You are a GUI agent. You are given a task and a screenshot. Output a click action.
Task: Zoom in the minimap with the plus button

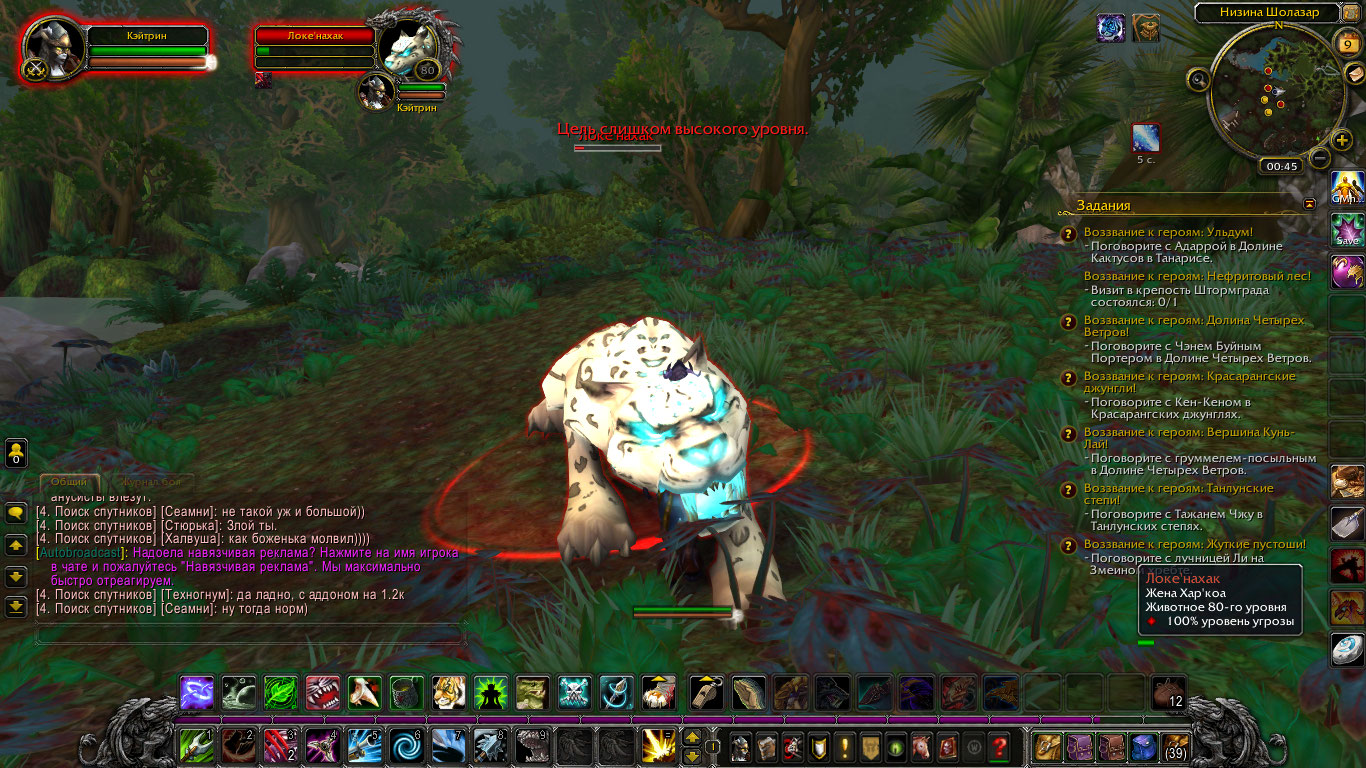pos(1342,140)
